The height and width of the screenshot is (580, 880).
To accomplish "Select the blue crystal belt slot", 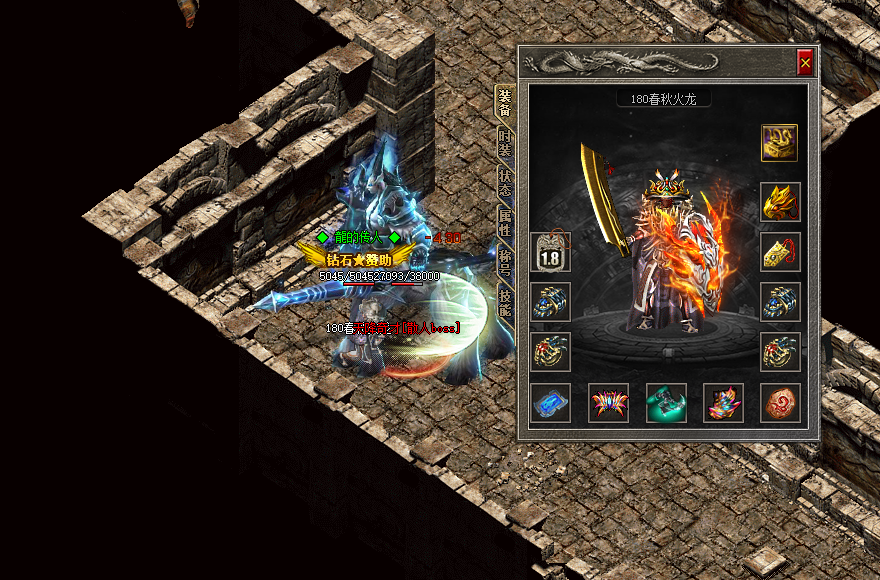I will pos(551,403).
